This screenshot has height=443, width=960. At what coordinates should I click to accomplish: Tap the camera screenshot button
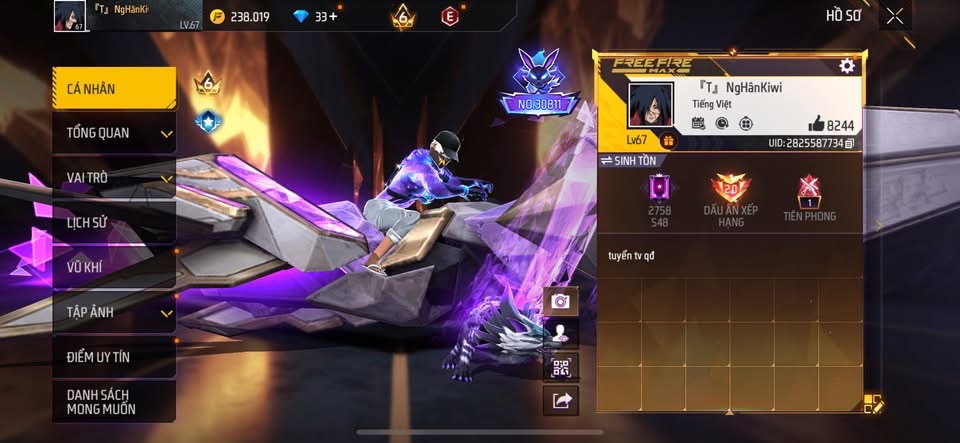560,301
